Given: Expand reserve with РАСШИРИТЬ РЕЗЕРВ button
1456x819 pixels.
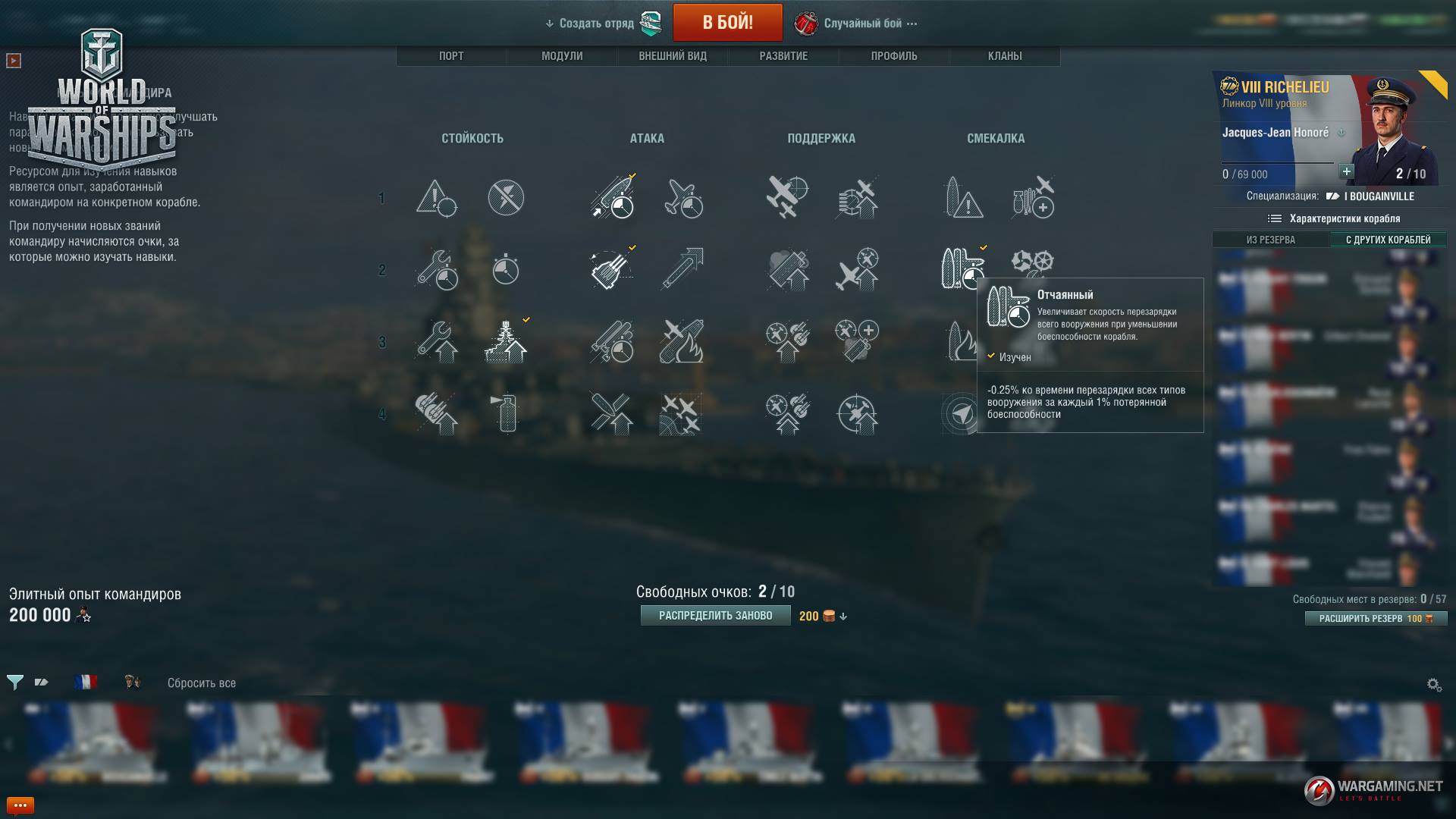Looking at the screenshot, I should pos(1376,619).
